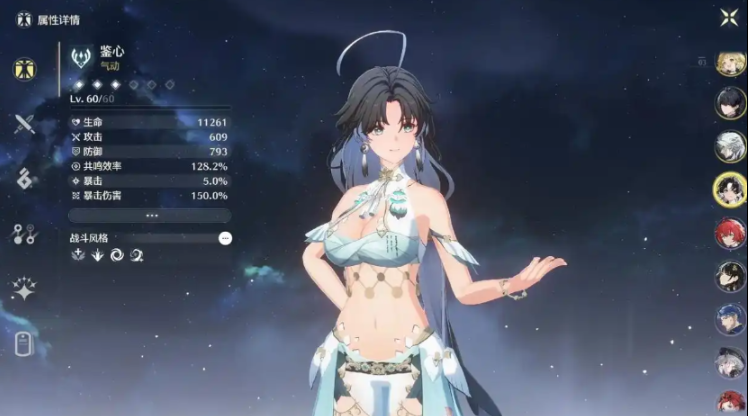Close the character attributes screen
The width and height of the screenshot is (749, 416).
coord(729,16)
